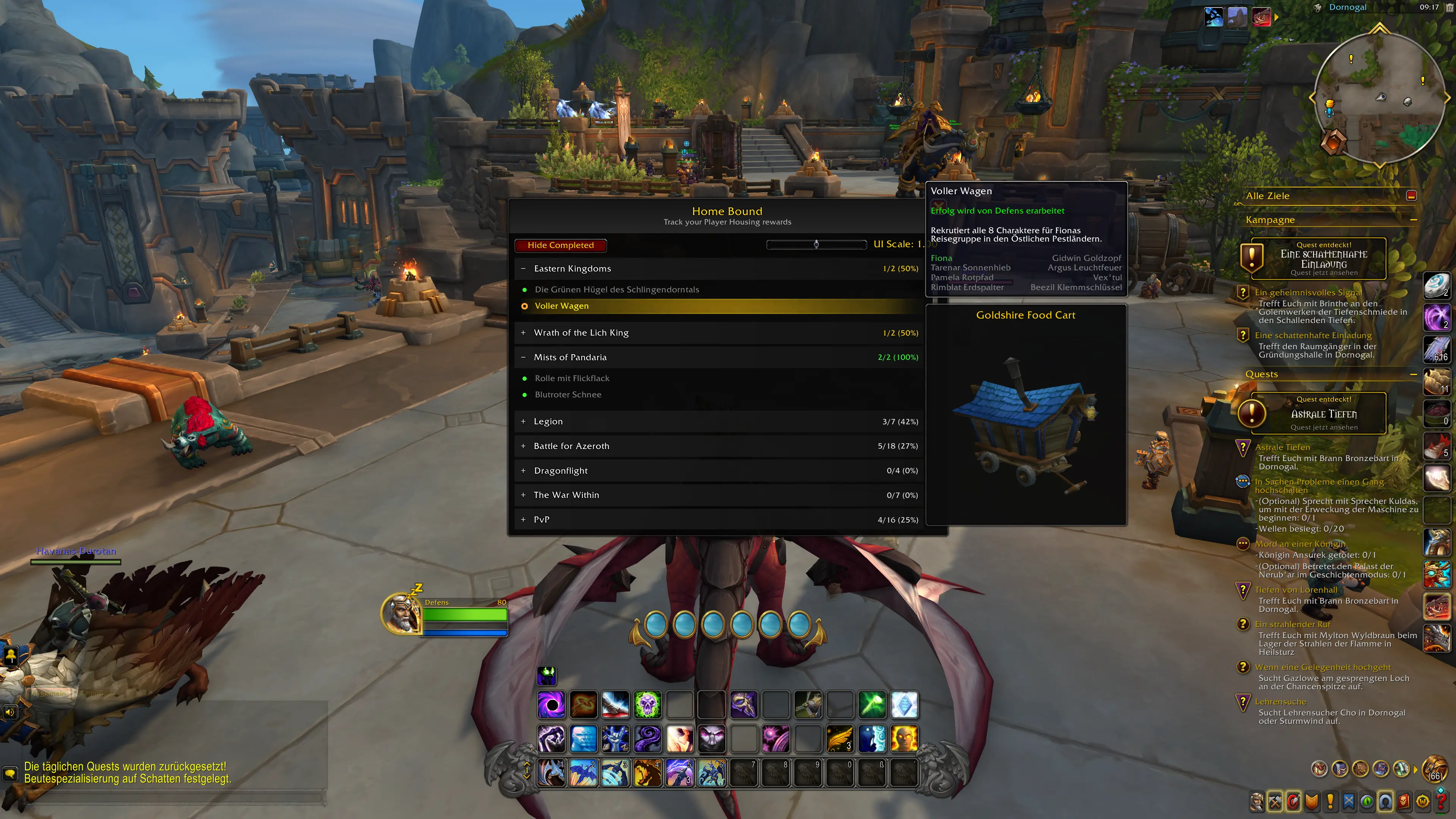Select Die Grünen Hügel des Schlingendorntals entry
Image resolution: width=1456 pixels, height=819 pixels.
[617, 289]
